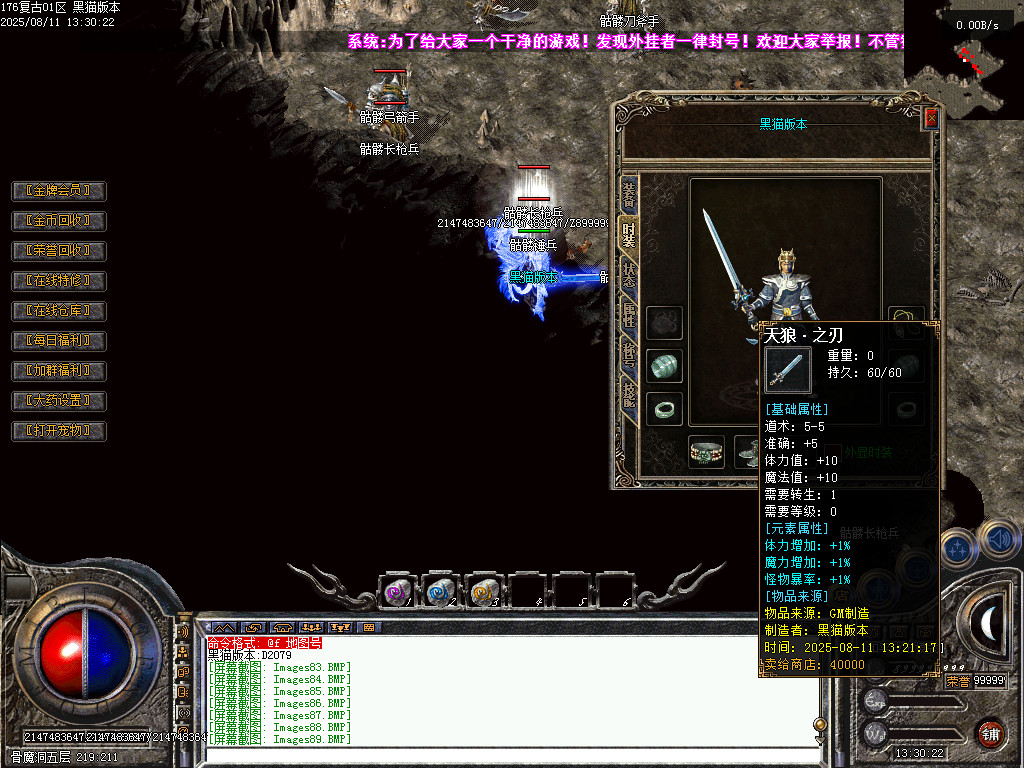Screen dimensions: 1024x768
Task: Open the 在线仓库 online warehouse
Action: point(58,310)
